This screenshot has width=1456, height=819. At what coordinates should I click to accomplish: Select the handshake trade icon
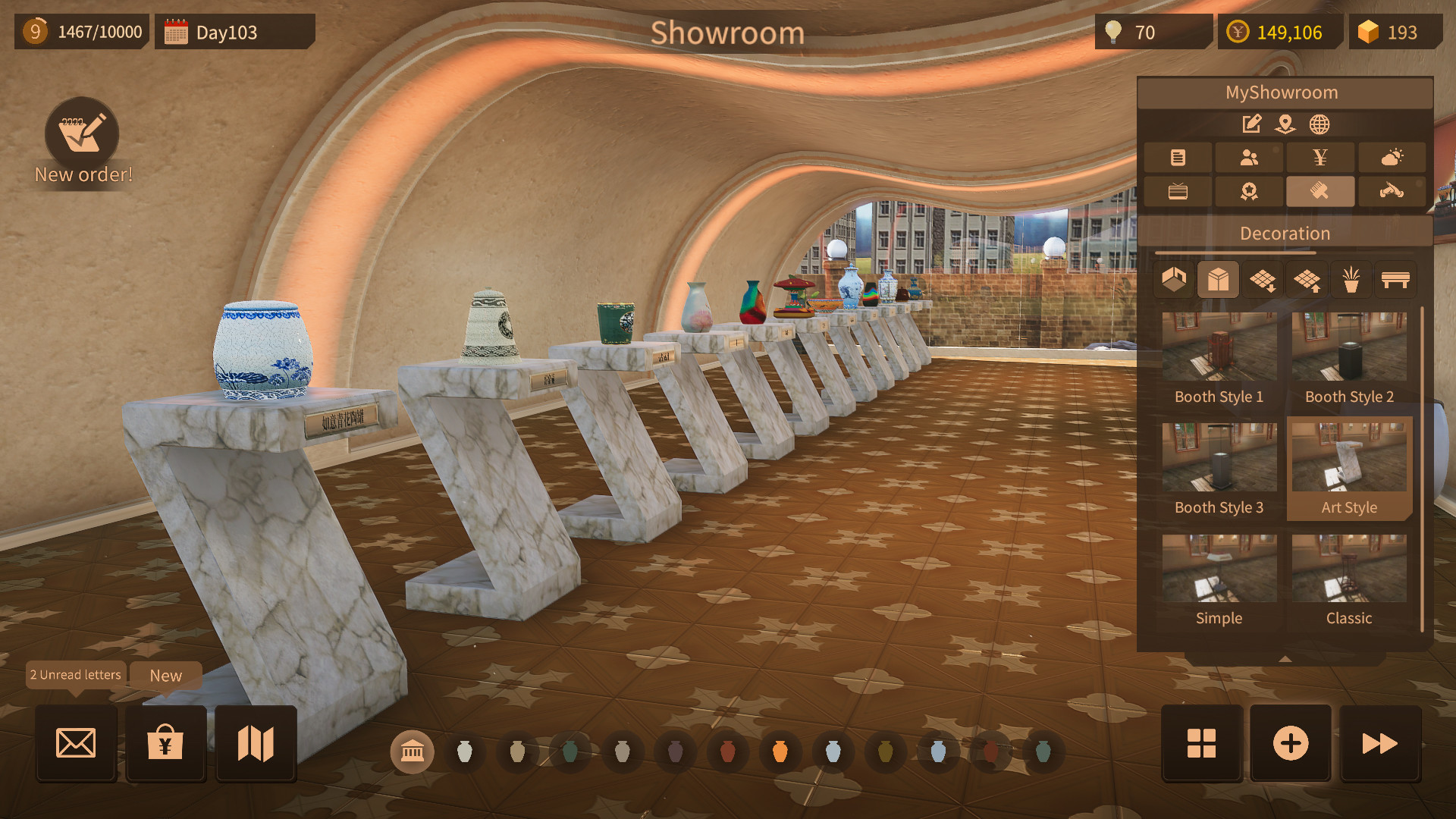coord(1392,191)
